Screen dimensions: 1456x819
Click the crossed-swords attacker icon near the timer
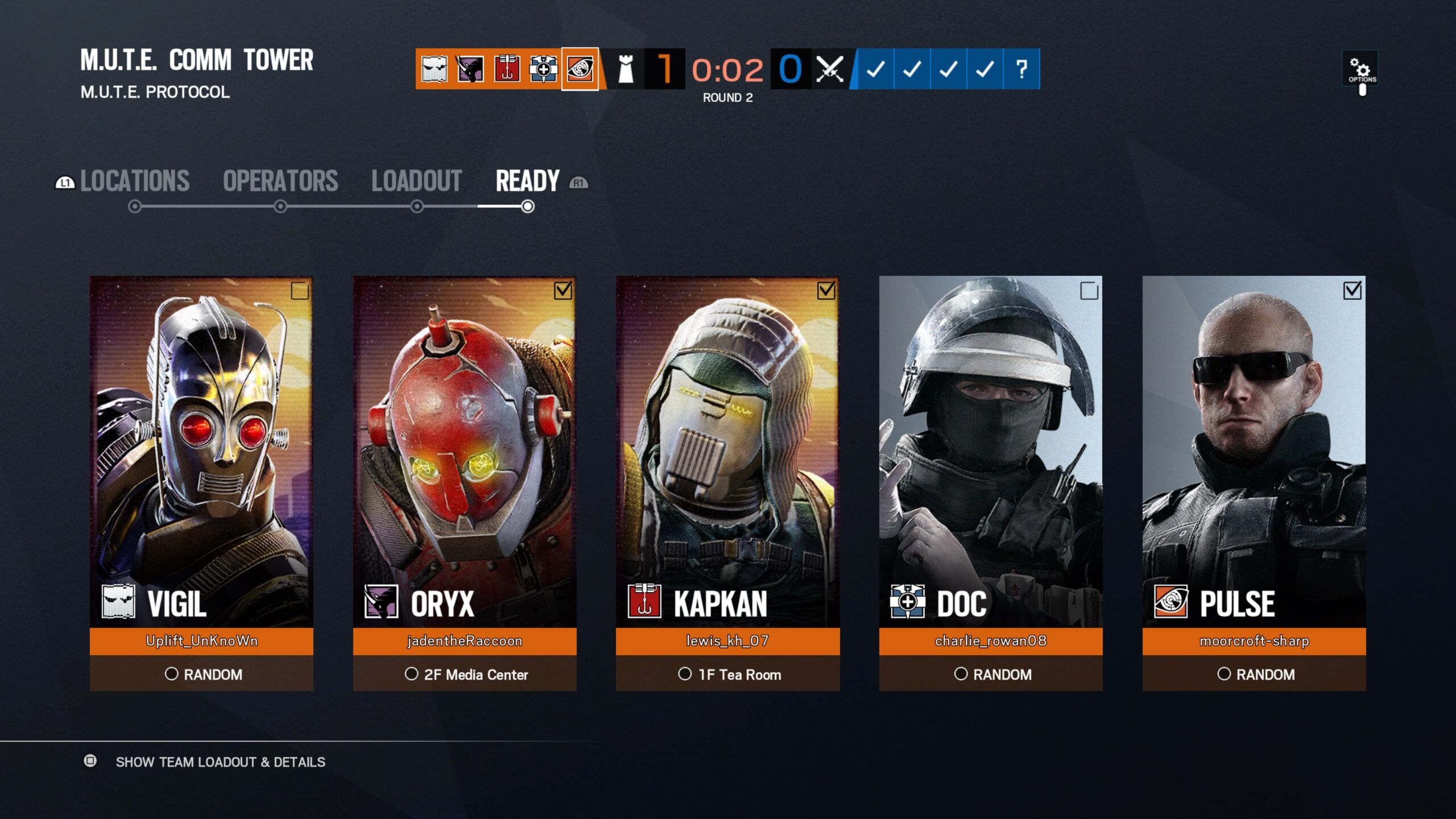(x=830, y=69)
